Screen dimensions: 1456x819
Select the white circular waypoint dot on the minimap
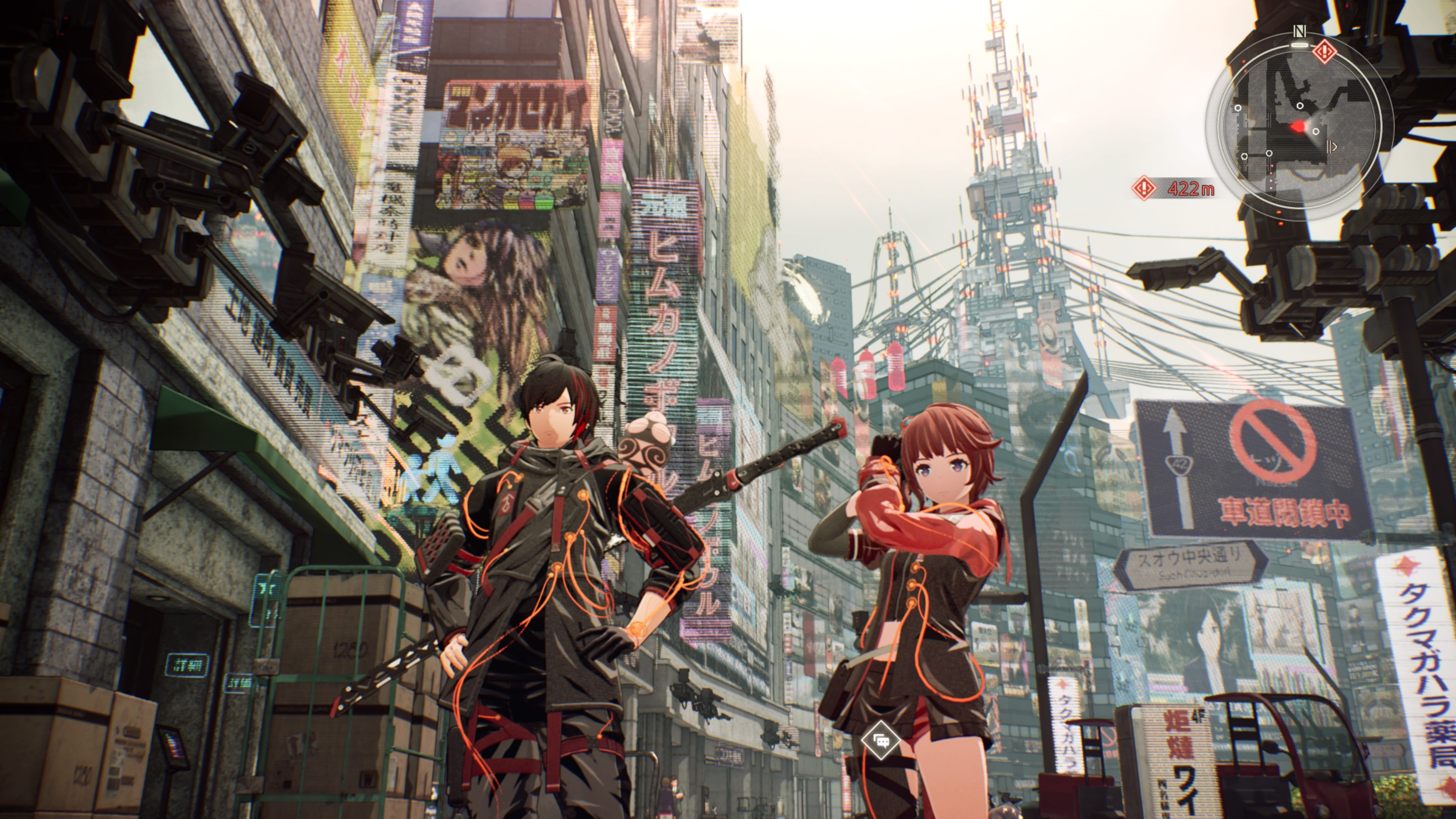point(1300,106)
